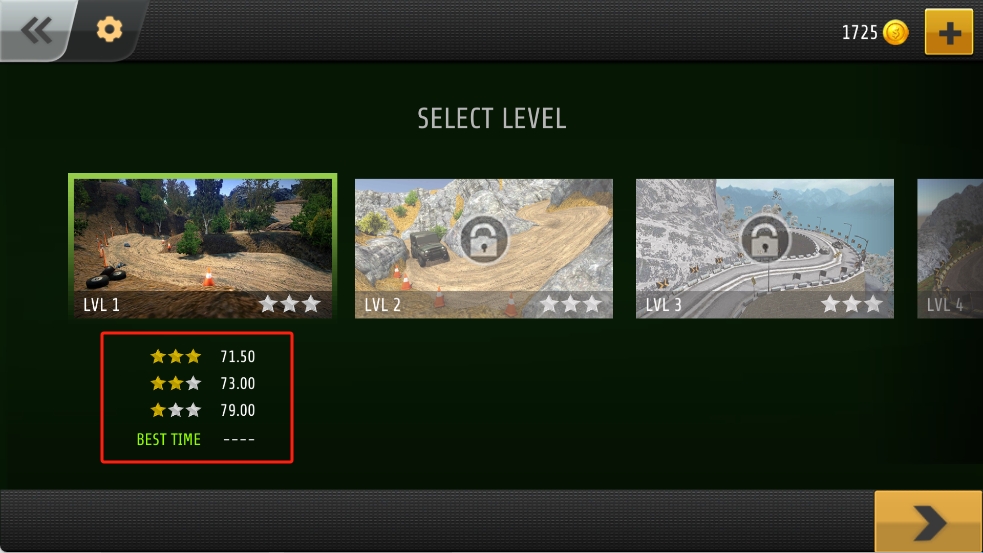Continue with the orange next arrow button
The image size is (983, 553).
click(928, 521)
